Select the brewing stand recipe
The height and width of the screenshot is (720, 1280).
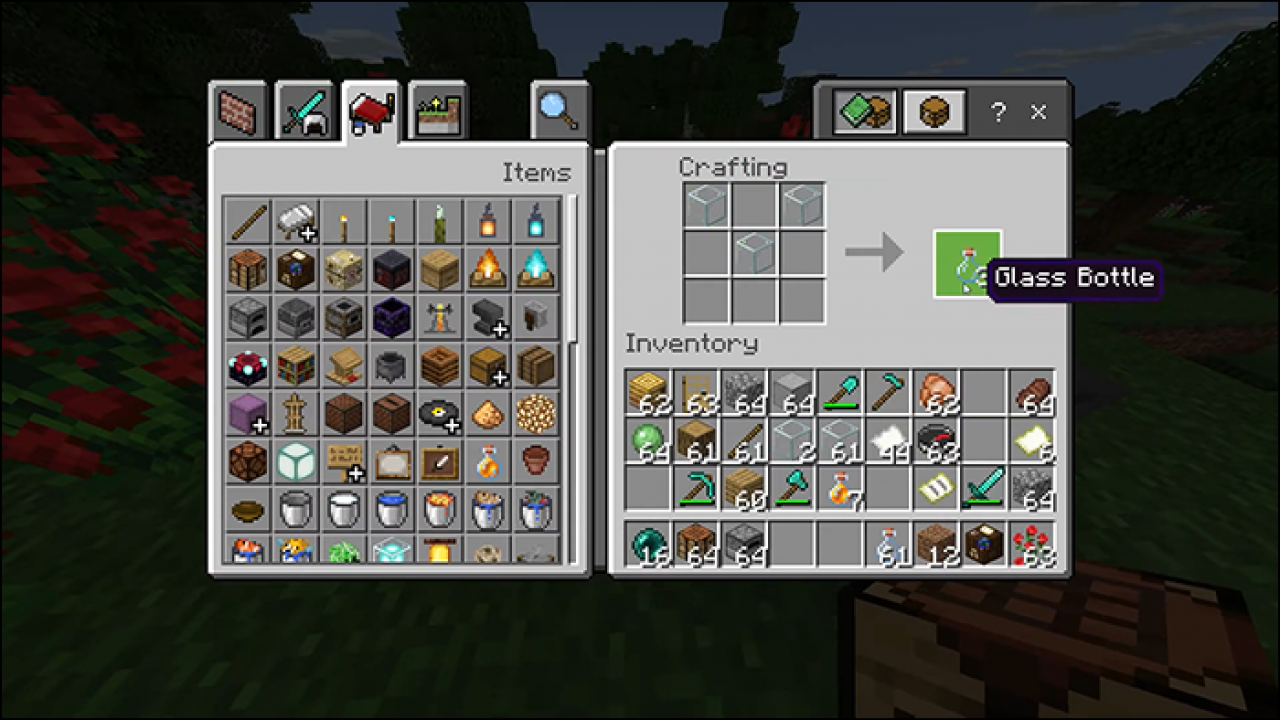pos(440,317)
